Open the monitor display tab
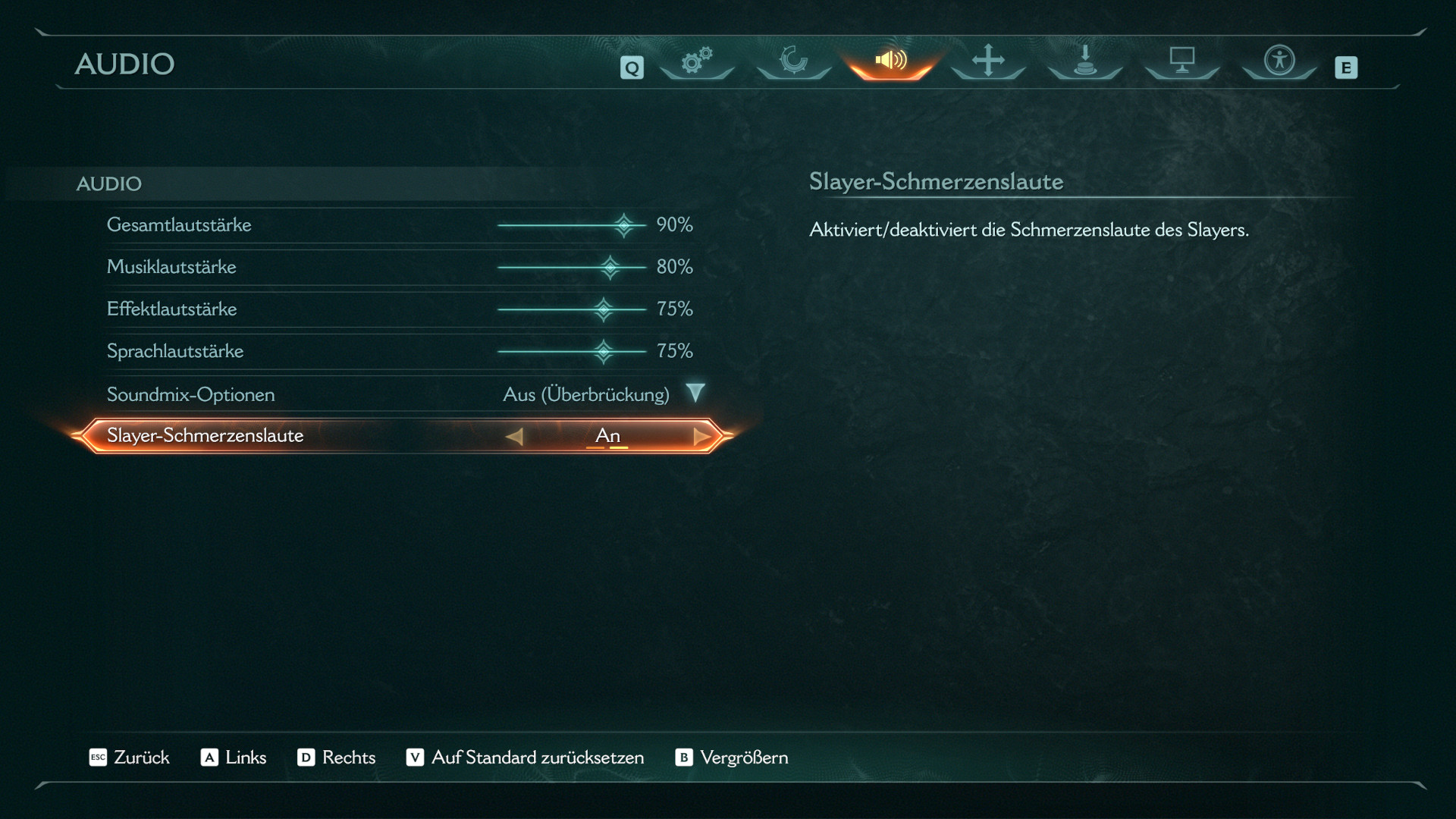This screenshot has height=819, width=1456. (x=1182, y=61)
